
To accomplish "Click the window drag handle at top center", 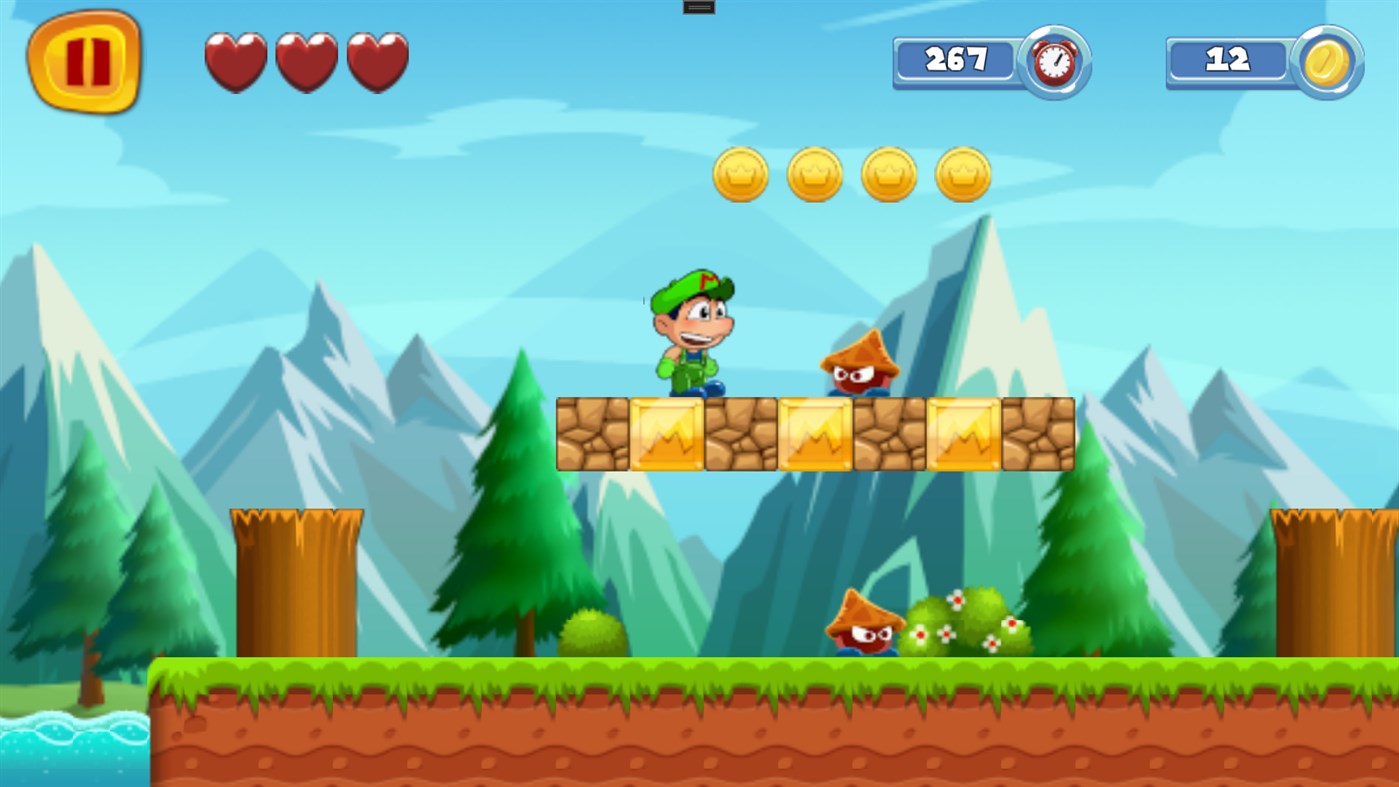I will click(697, 7).
